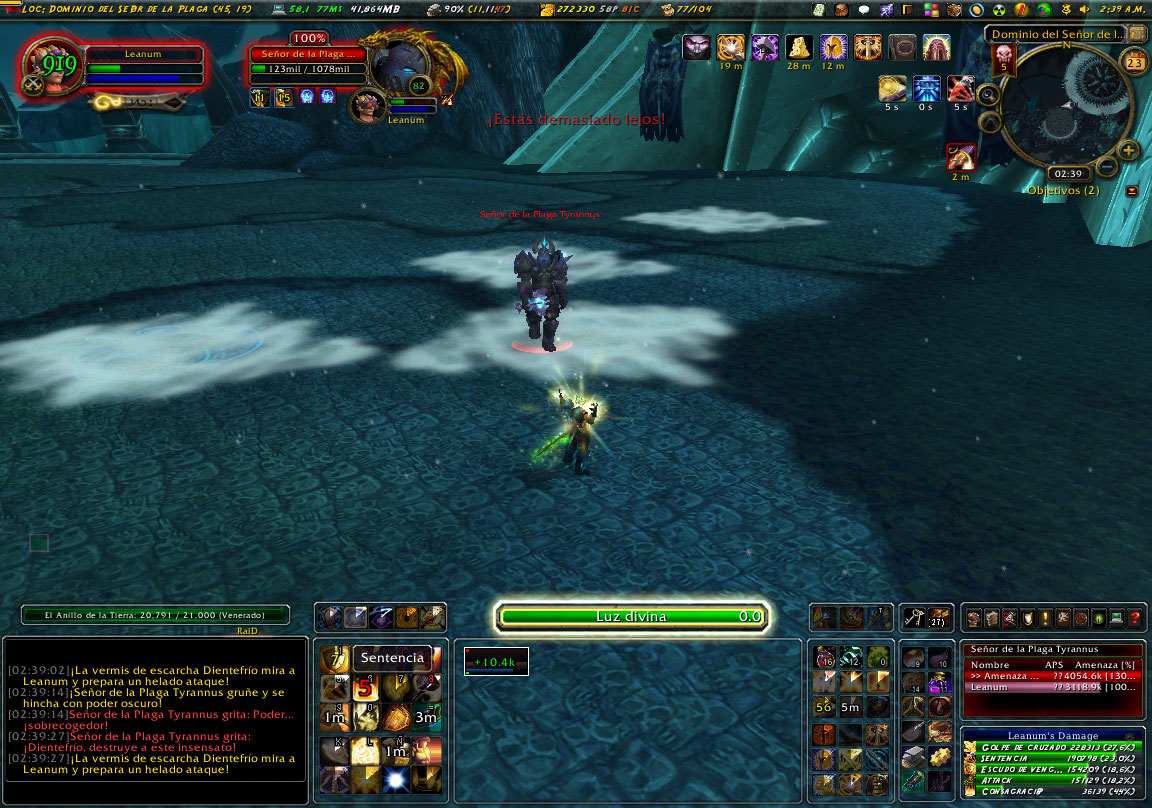Zoom out the minimap with the minus button
Image resolution: width=1152 pixels, height=808 pixels.
tap(1107, 167)
